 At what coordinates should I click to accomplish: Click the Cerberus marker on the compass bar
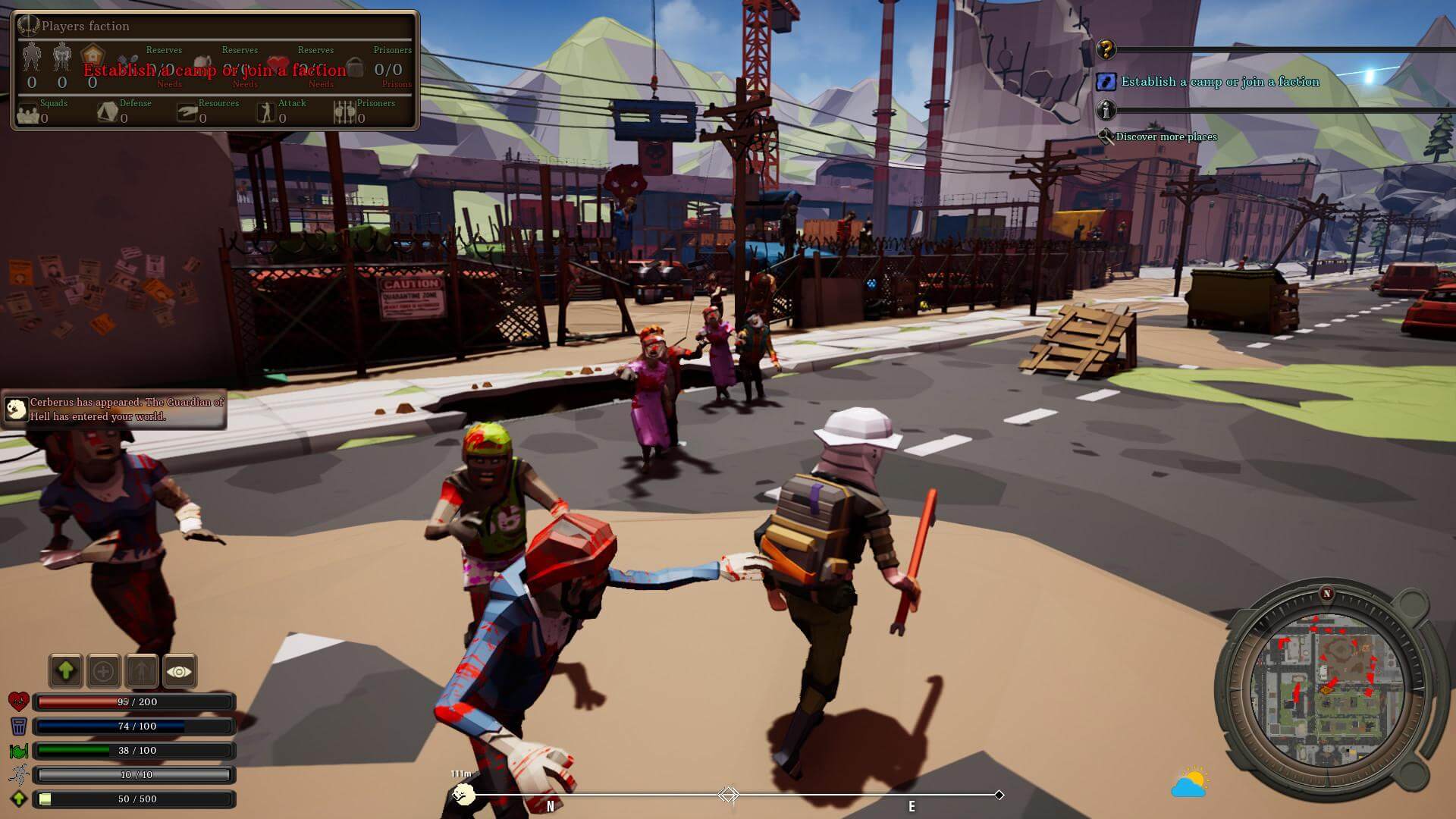point(463,794)
